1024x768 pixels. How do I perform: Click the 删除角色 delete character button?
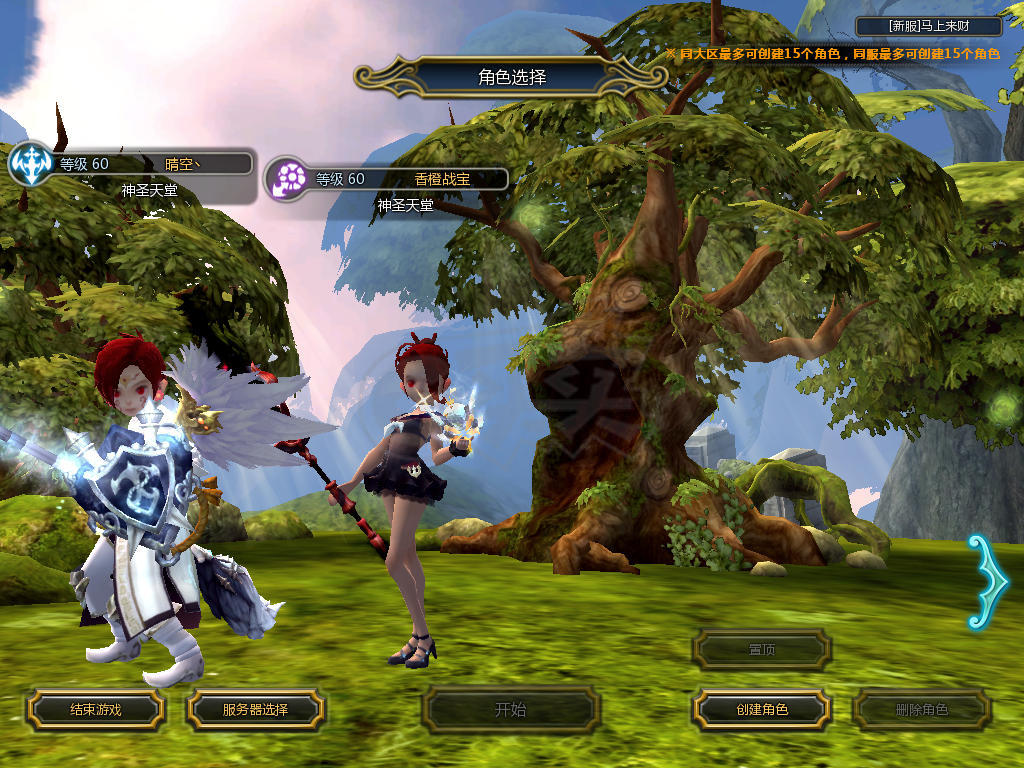click(x=921, y=710)
